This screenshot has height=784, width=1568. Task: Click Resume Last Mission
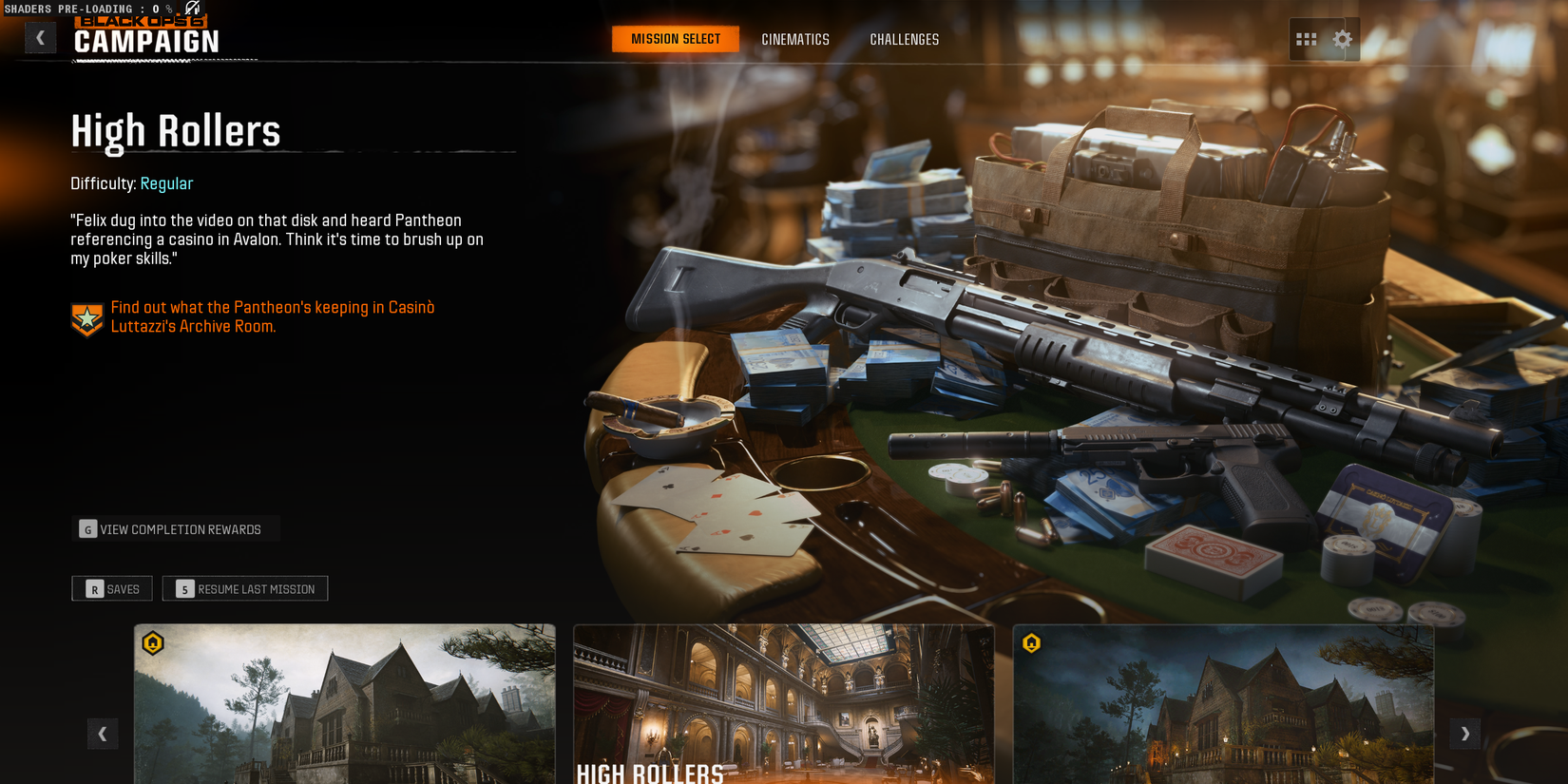(x=244, y=588)
